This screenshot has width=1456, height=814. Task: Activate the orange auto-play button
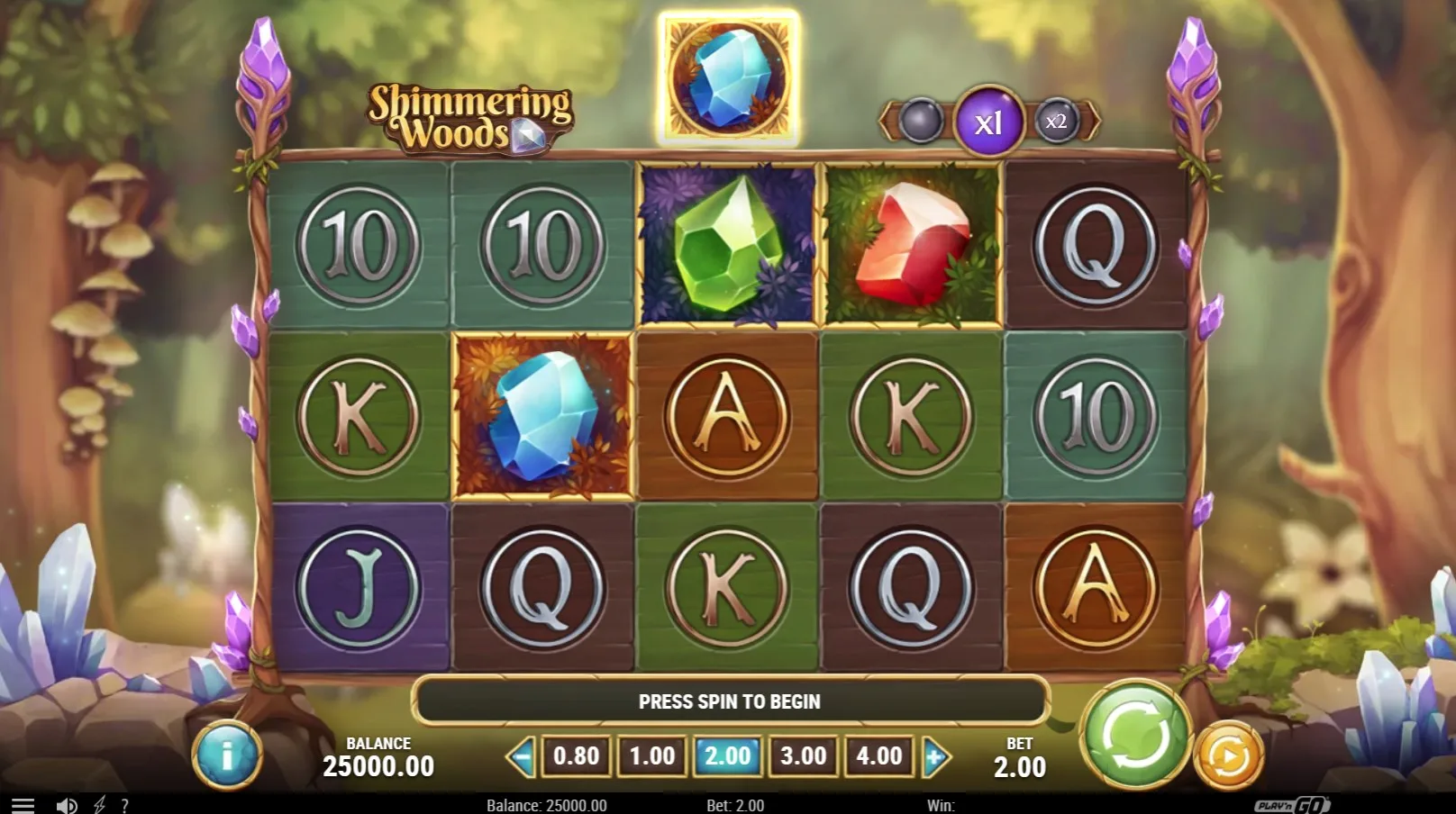click(x=1227, y=755)
